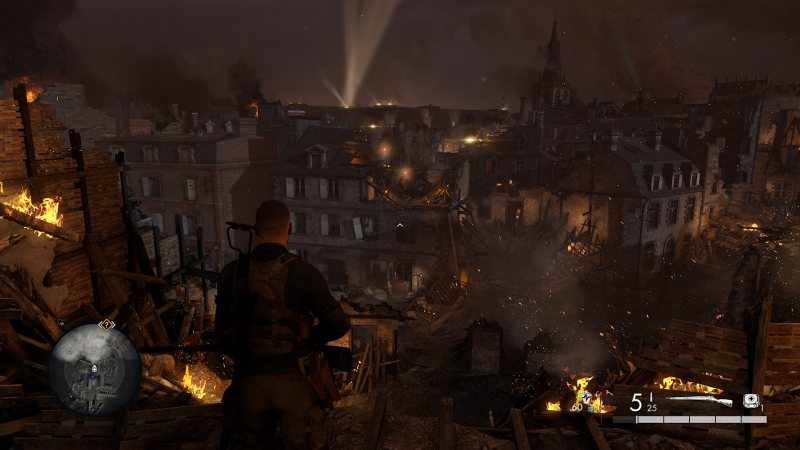The image size is (800, 450).
Task: Select the equipped sniper rifle icon
Action: pyautogui.click(x=700, y=401)
